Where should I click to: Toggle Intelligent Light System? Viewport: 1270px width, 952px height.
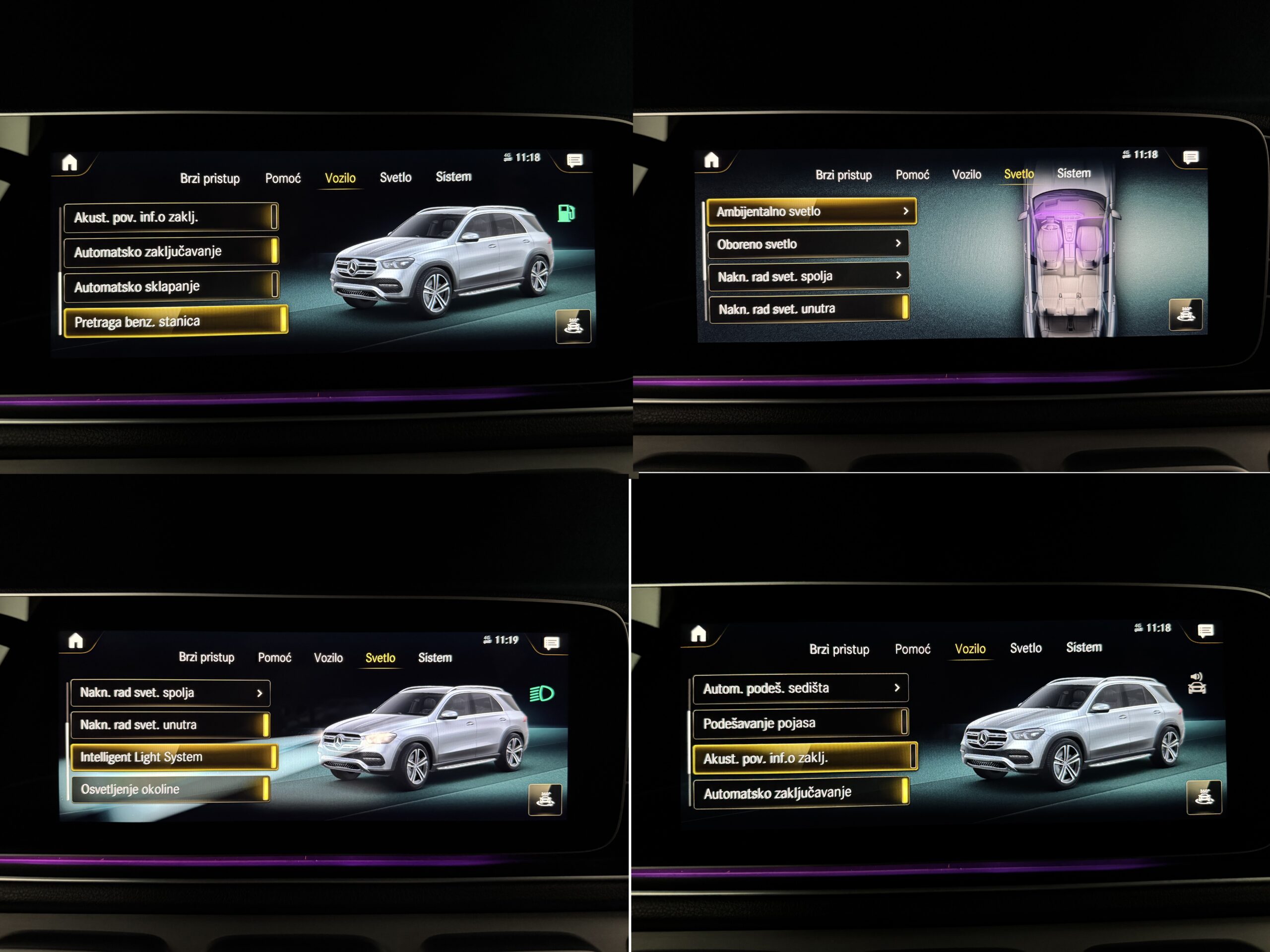pos(174,757)
